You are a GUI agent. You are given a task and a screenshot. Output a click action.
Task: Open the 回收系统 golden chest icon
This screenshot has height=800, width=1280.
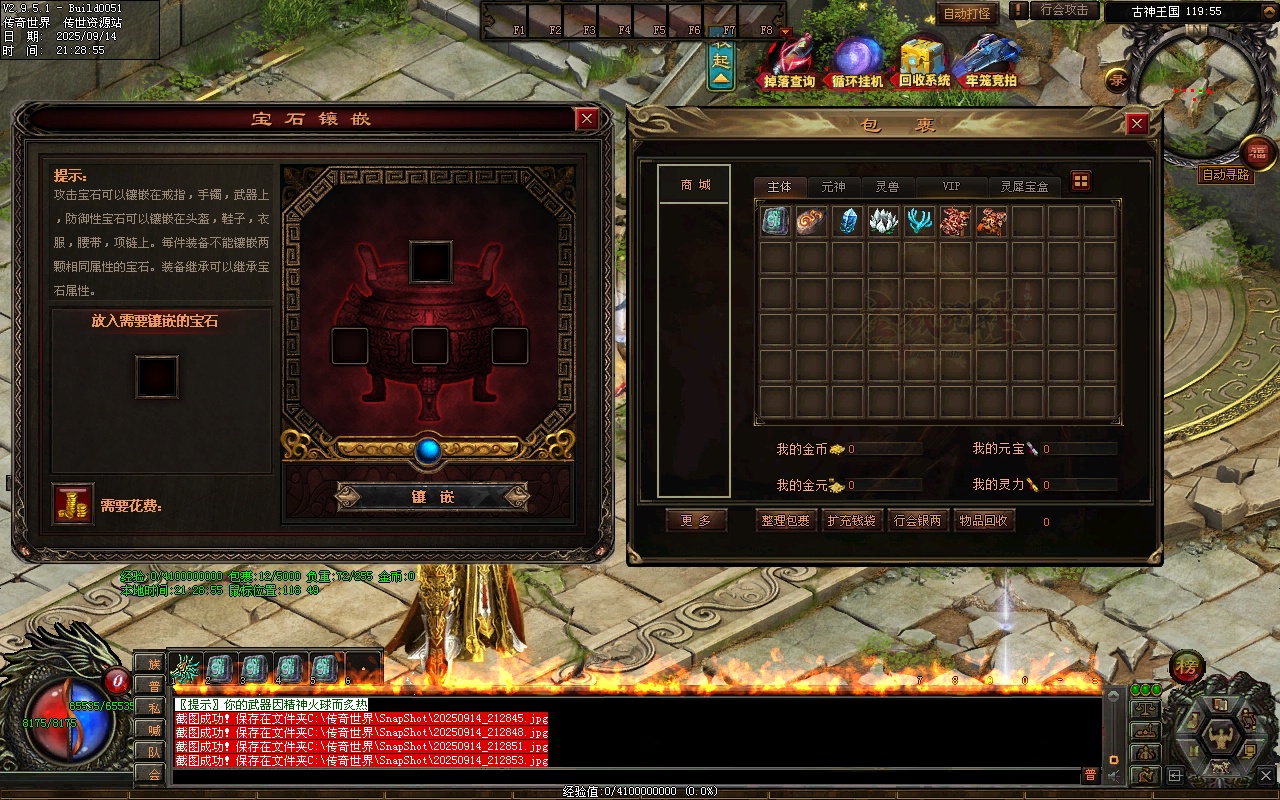click(x=923, y=62)
